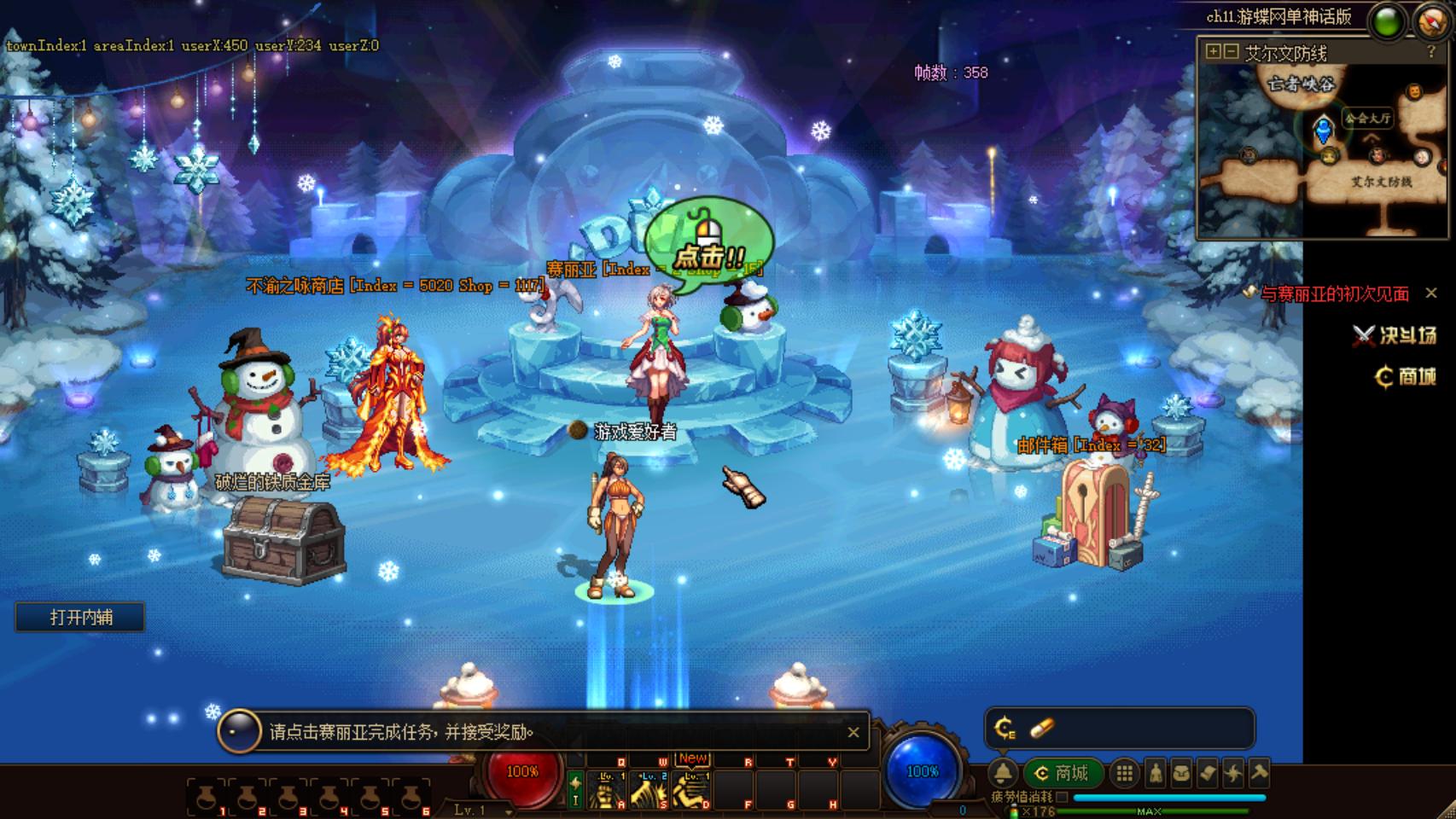Open the quest scroll icon
This screenshot has height=819, width=1456.
[x=1207, y=773]
